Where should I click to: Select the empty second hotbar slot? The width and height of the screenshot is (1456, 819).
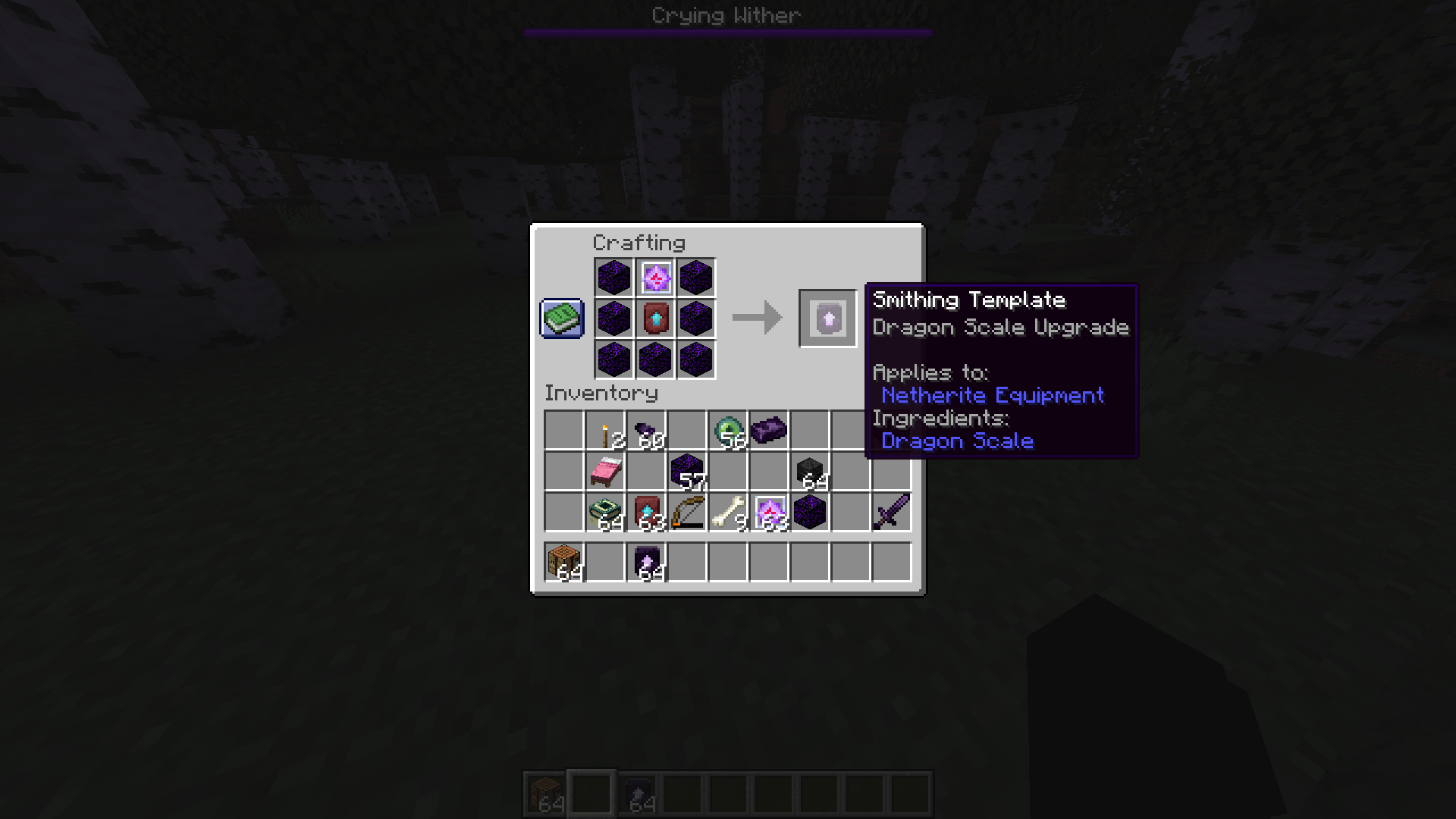coord(604,563)
